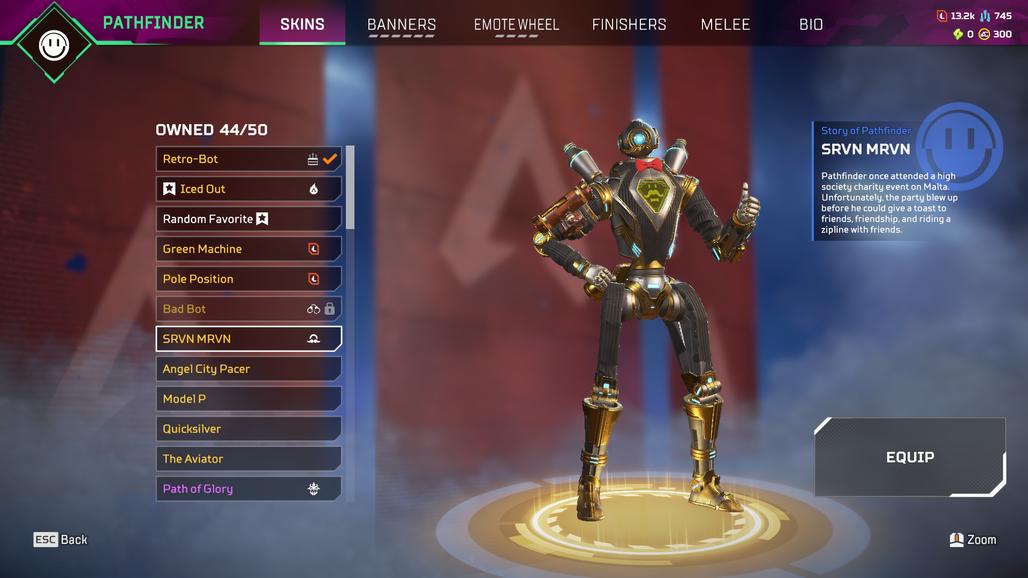Screen dimensions: 1028x578
Task: Show the Finishers tab
Action: [x=629, y=25]
